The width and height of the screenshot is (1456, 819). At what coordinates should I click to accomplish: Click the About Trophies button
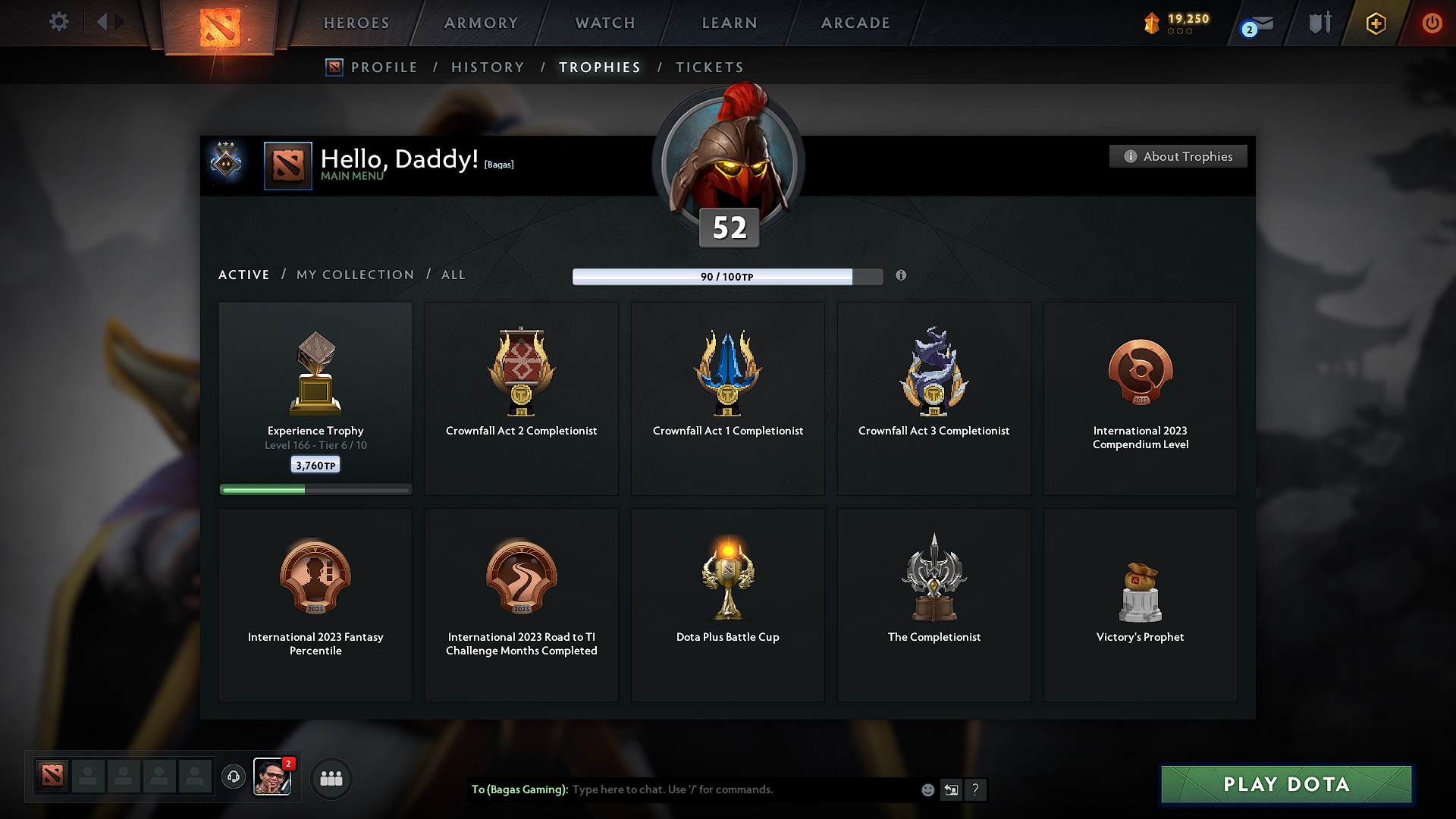pos(1178,156)
